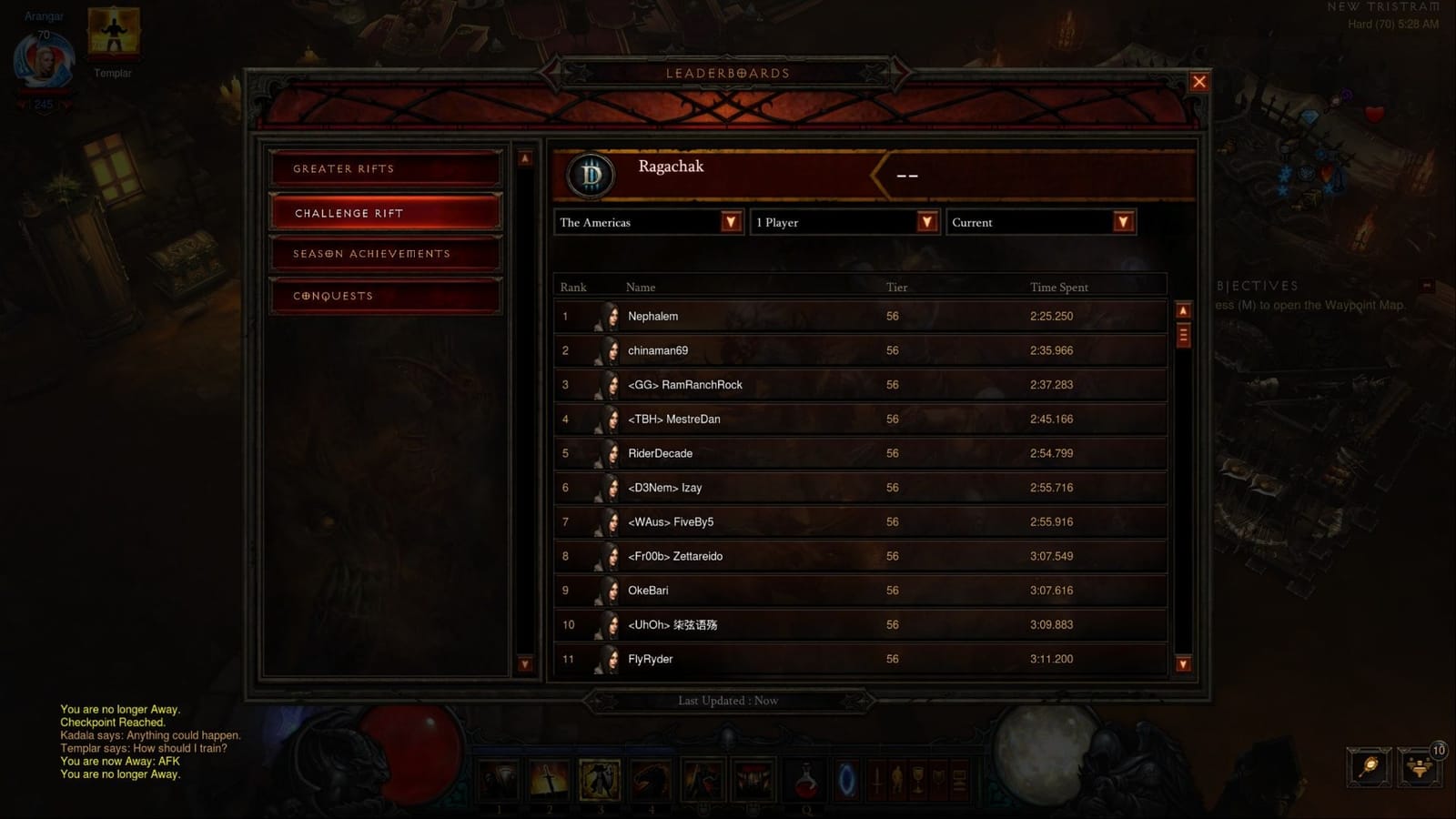Select the skill icon in hotbar slot 1

point(499,780)
